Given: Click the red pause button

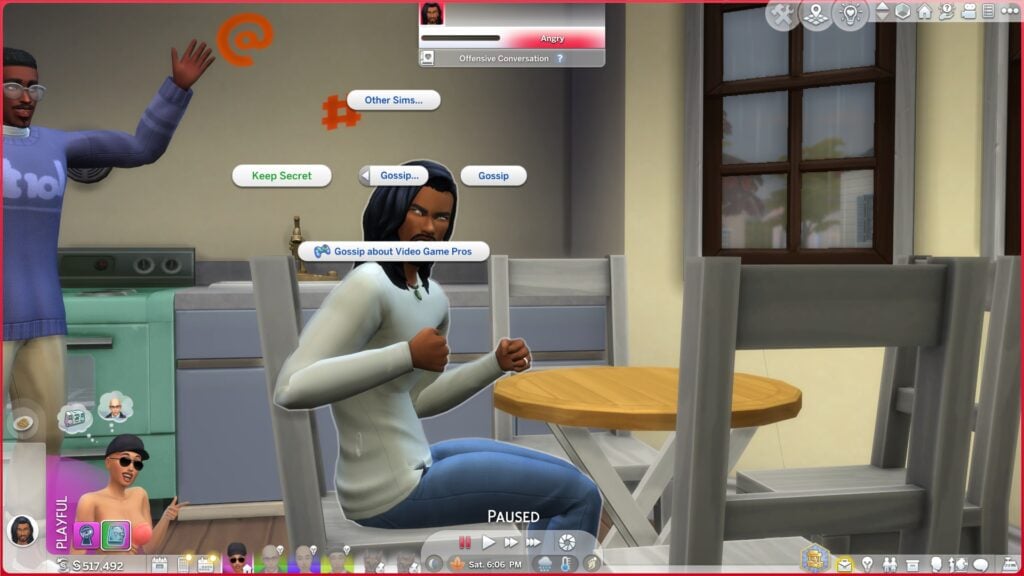Looking at the screenshot, I should click(465, 542).
